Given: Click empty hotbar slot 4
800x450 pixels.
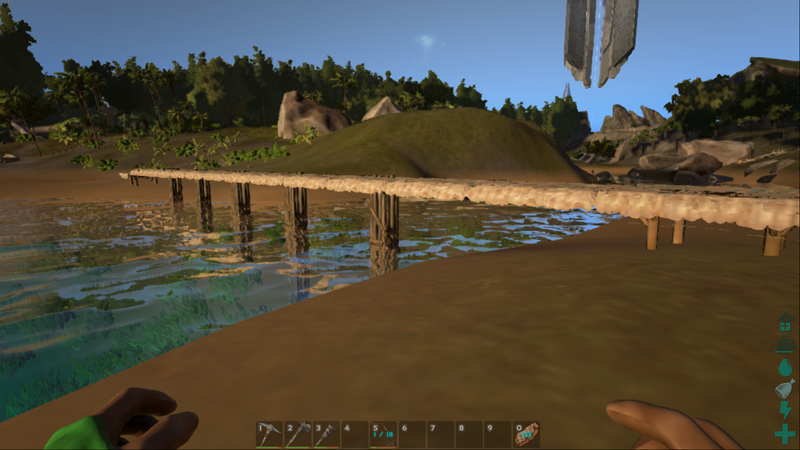Looking at the screenshot, I should [355, 434].
